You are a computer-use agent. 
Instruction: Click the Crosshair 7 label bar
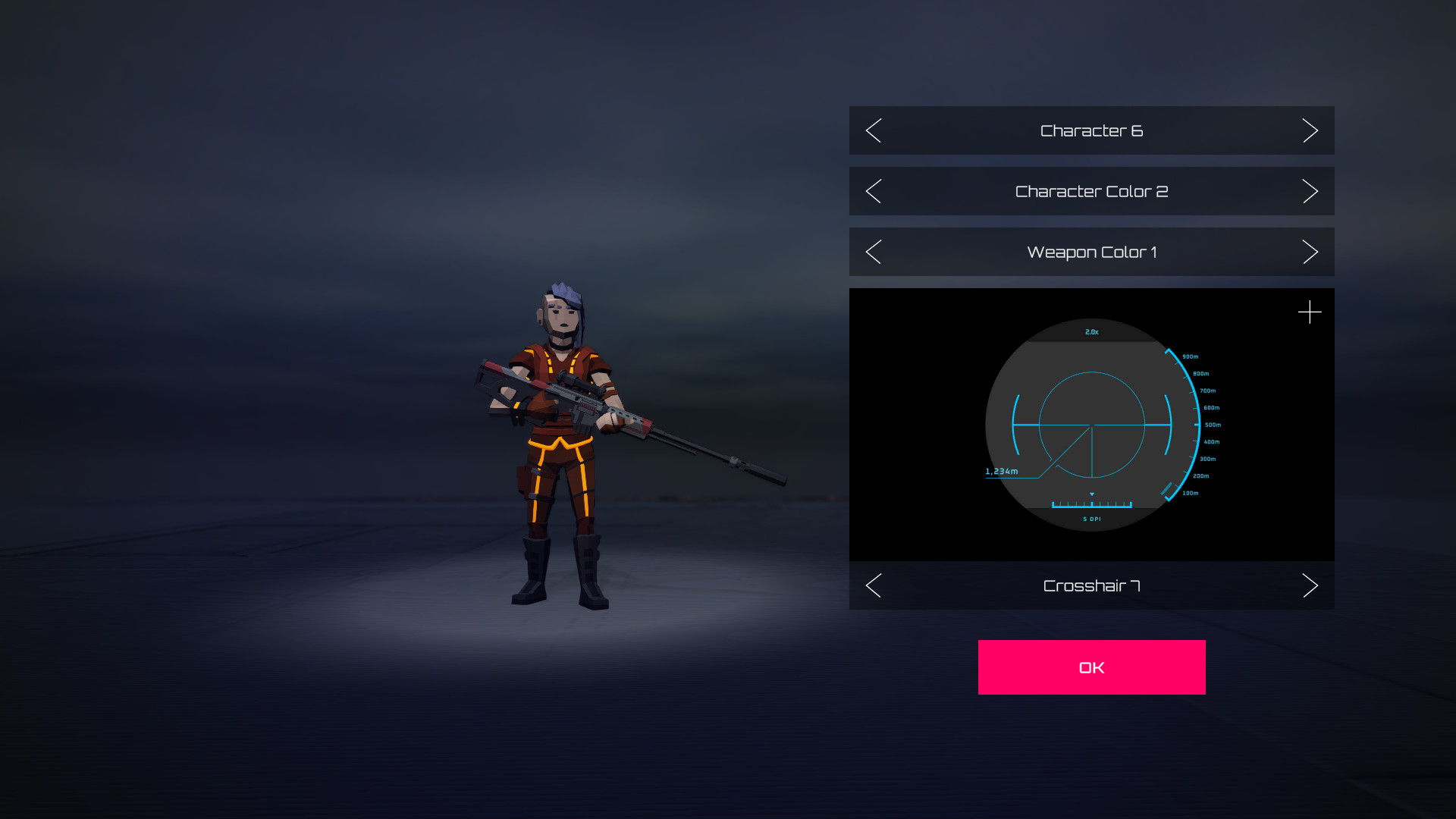[x=1092, y=585]
